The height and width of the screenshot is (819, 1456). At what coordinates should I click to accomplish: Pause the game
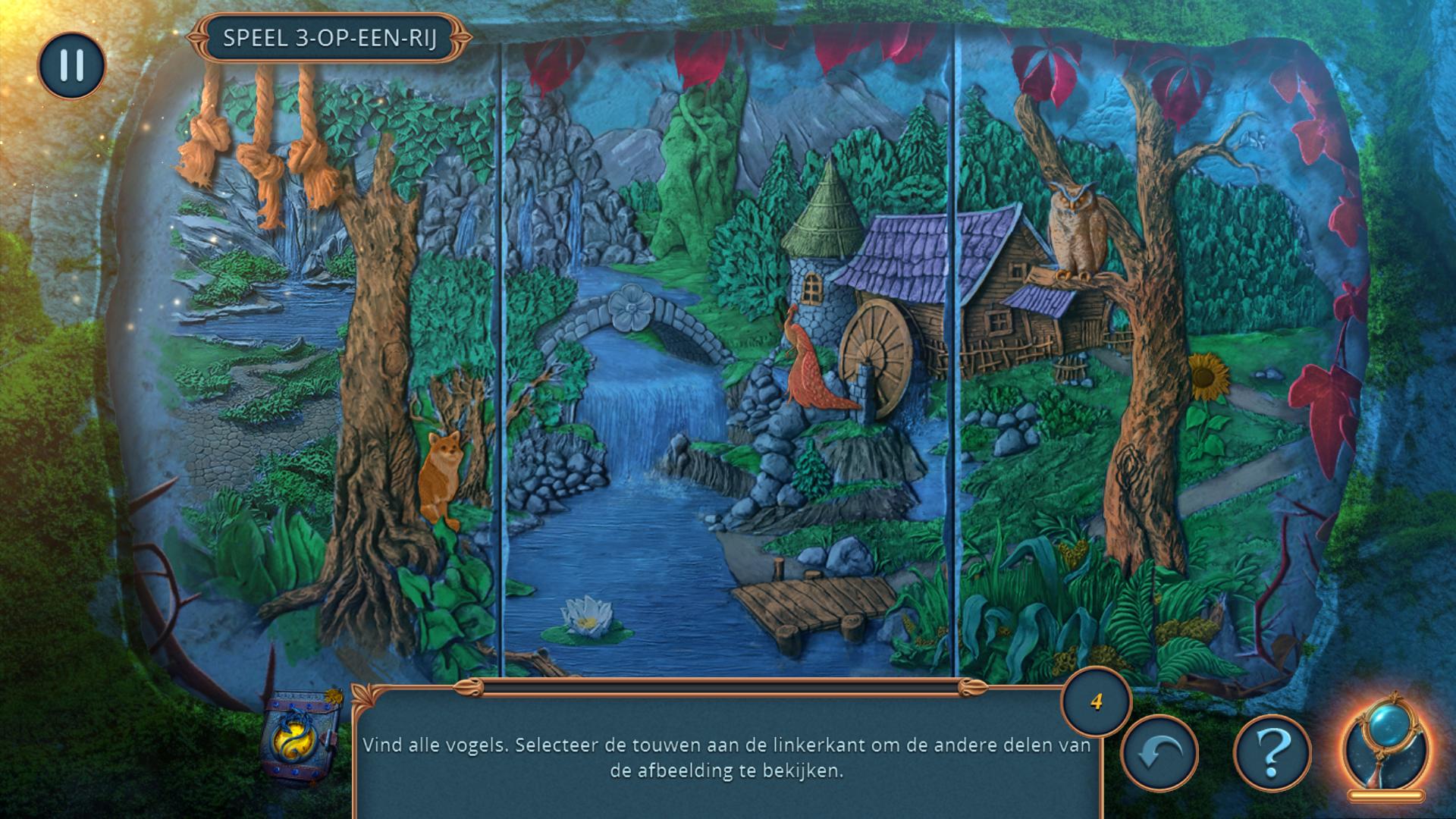[71, 65]
